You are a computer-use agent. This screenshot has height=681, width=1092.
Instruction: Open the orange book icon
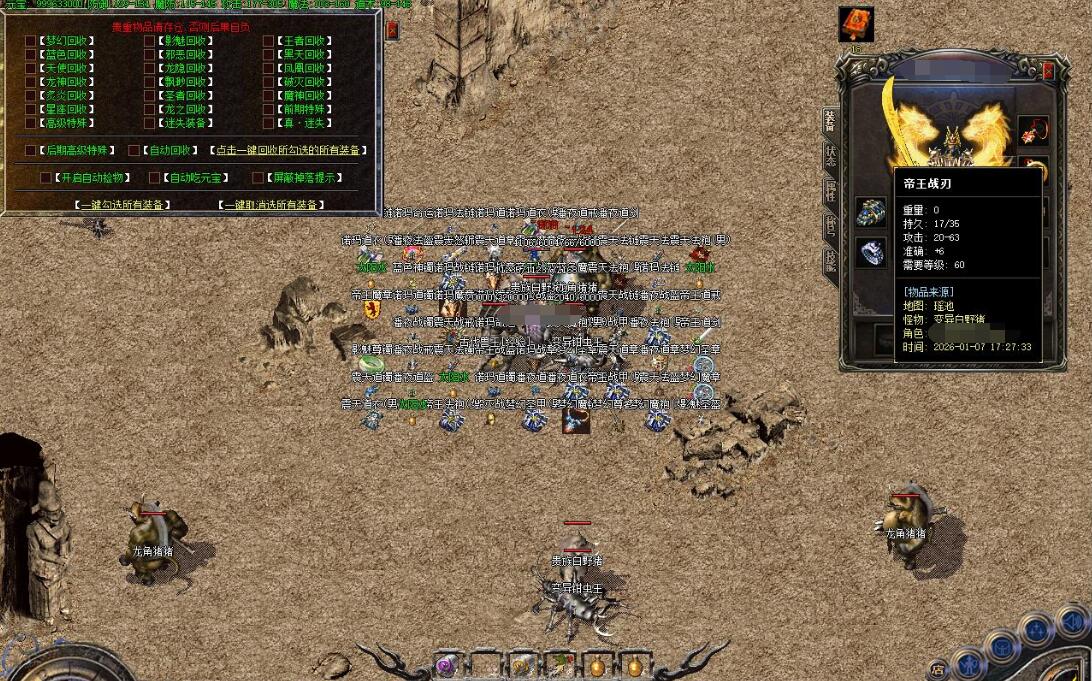[x=856, y=24]
